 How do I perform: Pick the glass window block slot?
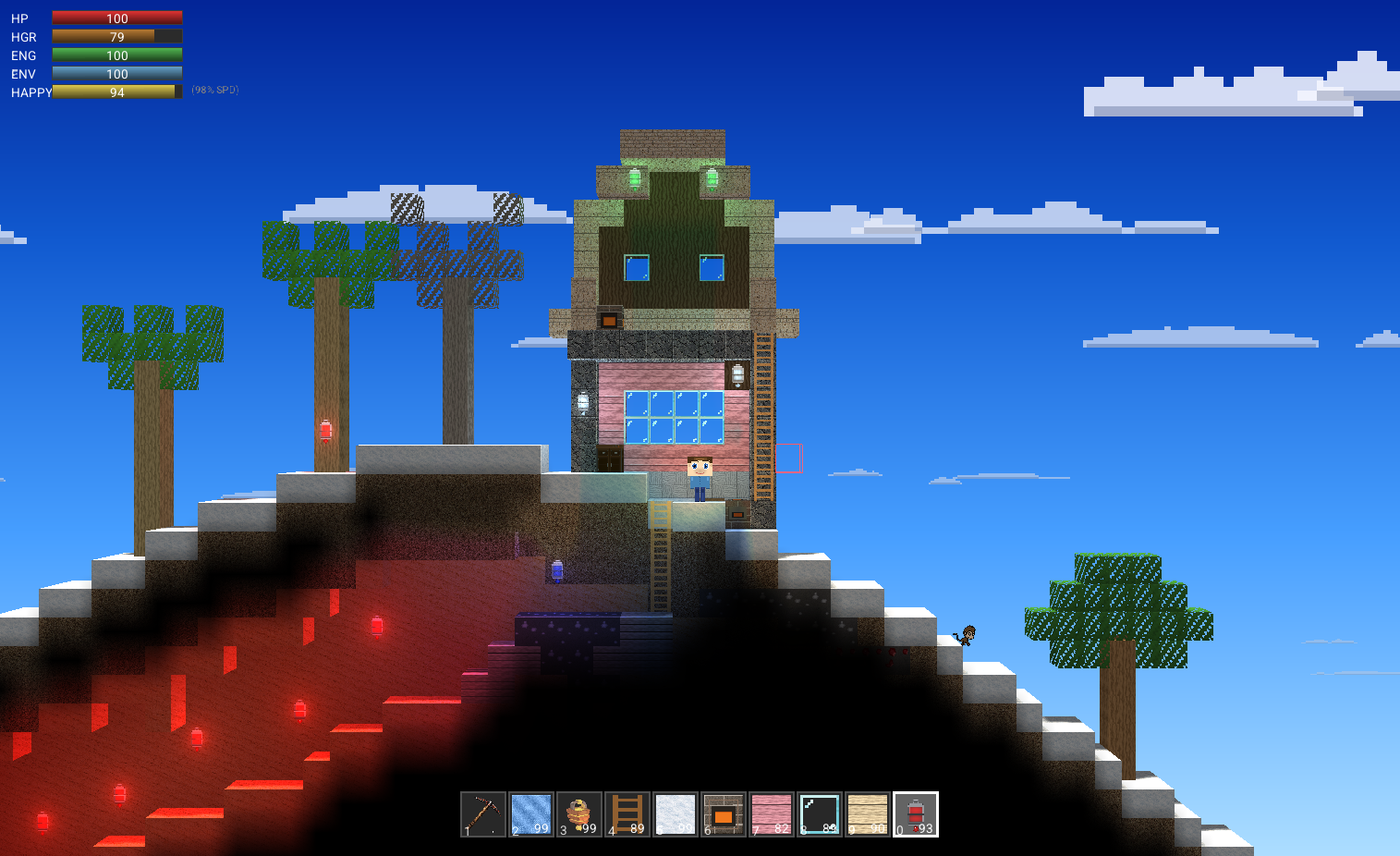(820, 814)
